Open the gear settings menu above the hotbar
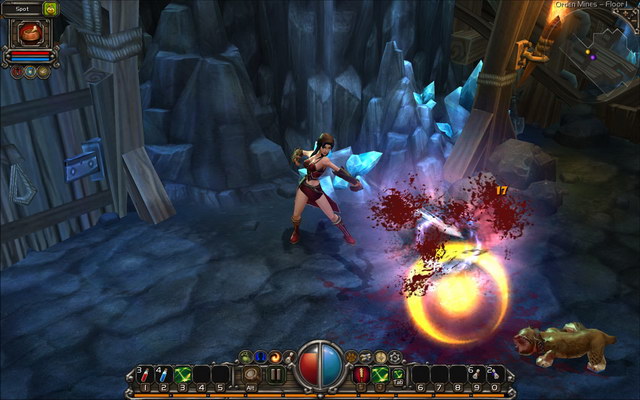The image size is (640, 400). pyautogui.click(x=395, y=356)
